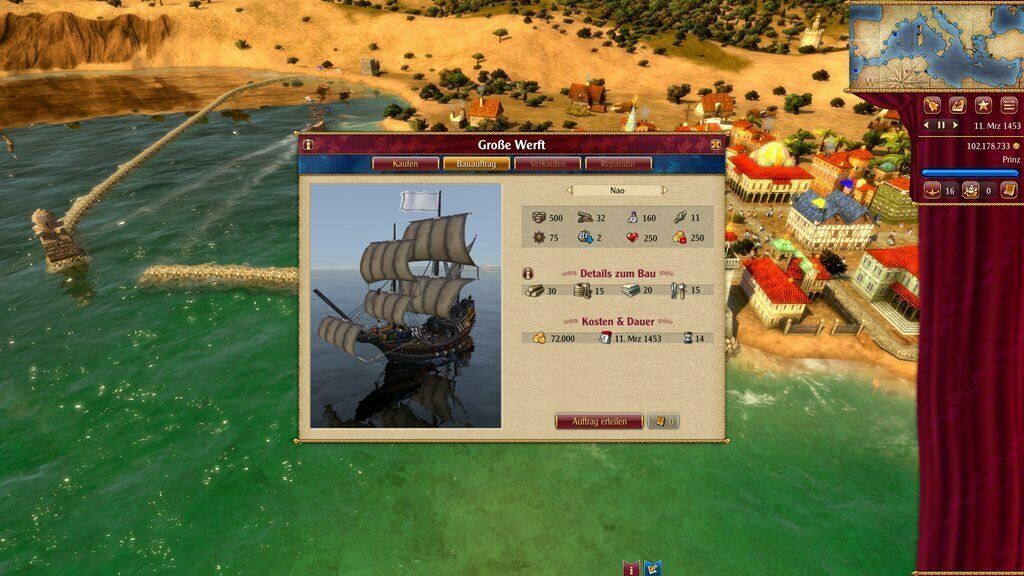Viewport: 1024px width, 576px height.
Task: Open the info icon in the Große Werft title bar
Action: [308, 145]
